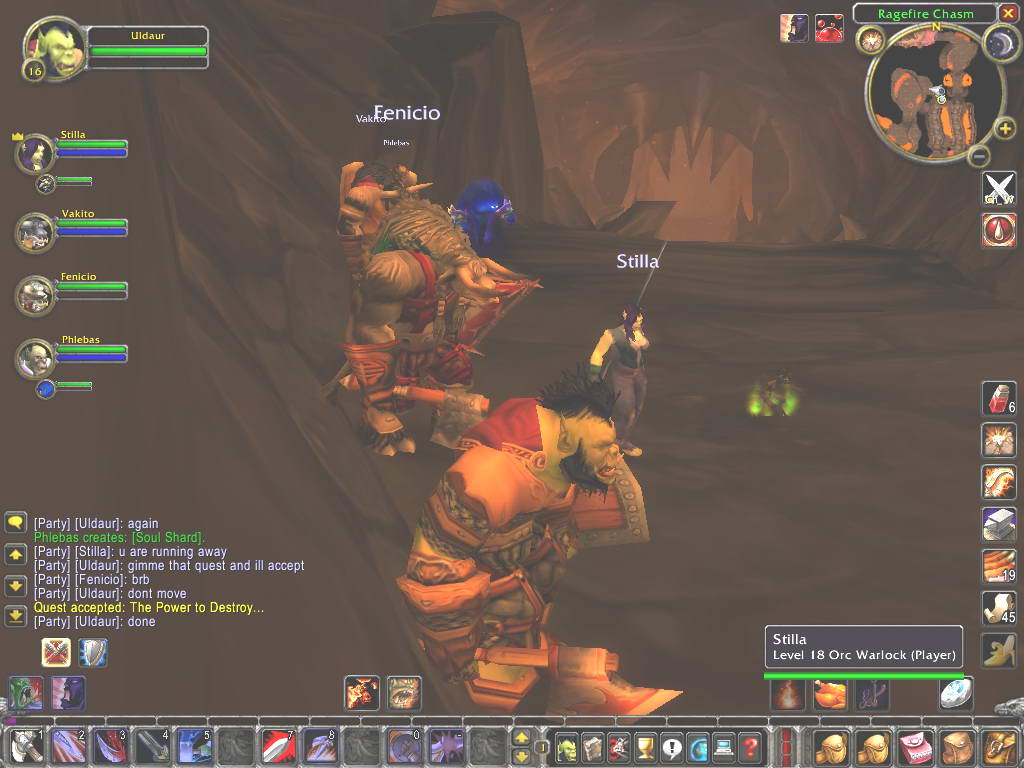The width and height of the screenshot is (1024, 768).
Task: Zoom out the minimap with the minus button
Action: (x=980, y=156)
